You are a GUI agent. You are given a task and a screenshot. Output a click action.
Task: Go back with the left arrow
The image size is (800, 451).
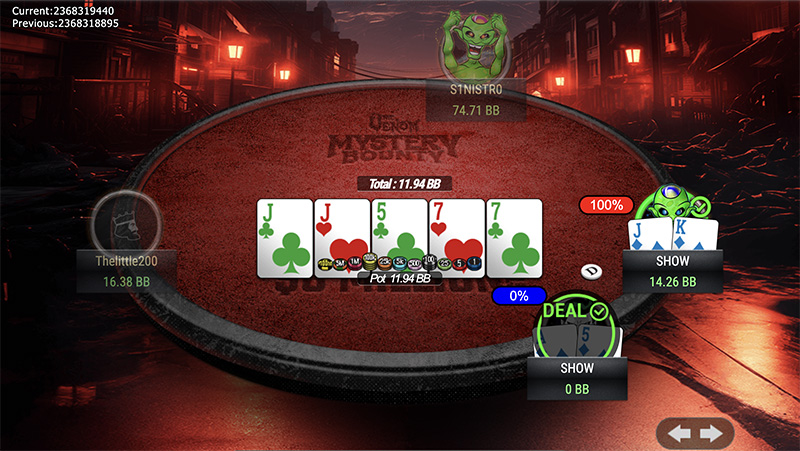tap(680, 434)
